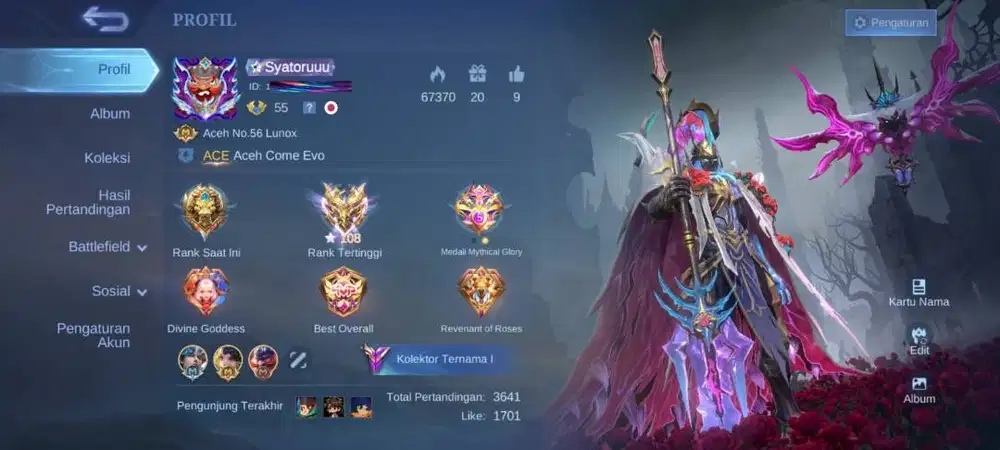Image resolution: width=1000 pixels, height=450 pixels.
Task: Click the Edit button beside the hero
Action: (919, 340)
